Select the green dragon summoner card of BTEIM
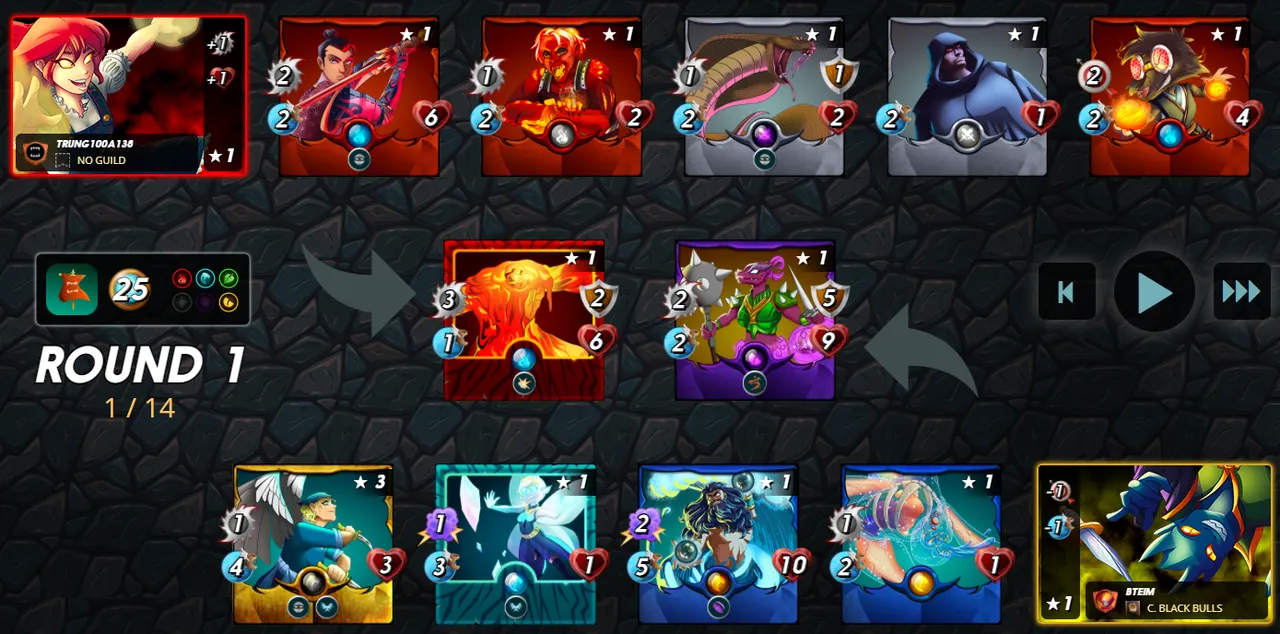Viewport: 1280px width, 634px height. pyautogui.click(x=1154, y=543)
